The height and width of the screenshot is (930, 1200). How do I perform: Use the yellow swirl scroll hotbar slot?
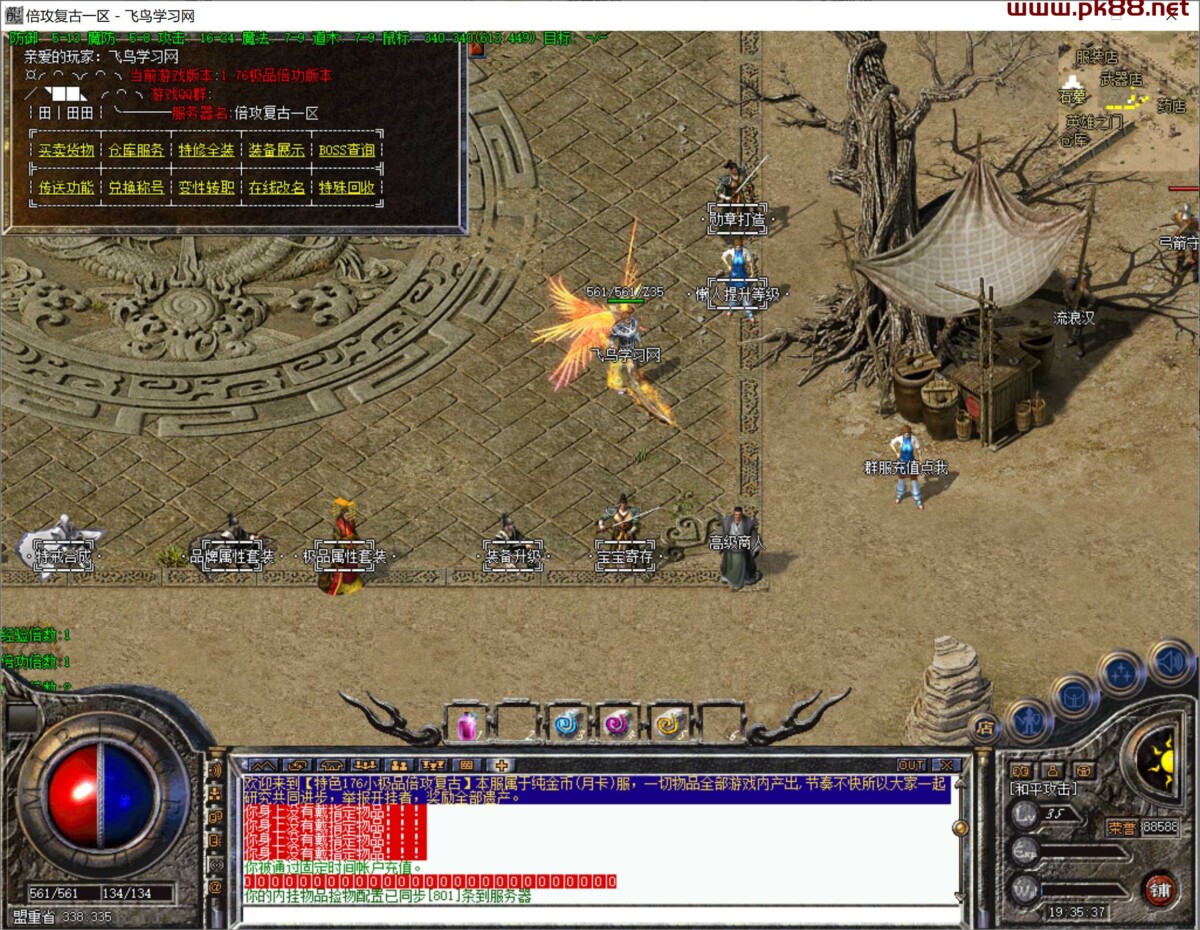pos(669,723)
